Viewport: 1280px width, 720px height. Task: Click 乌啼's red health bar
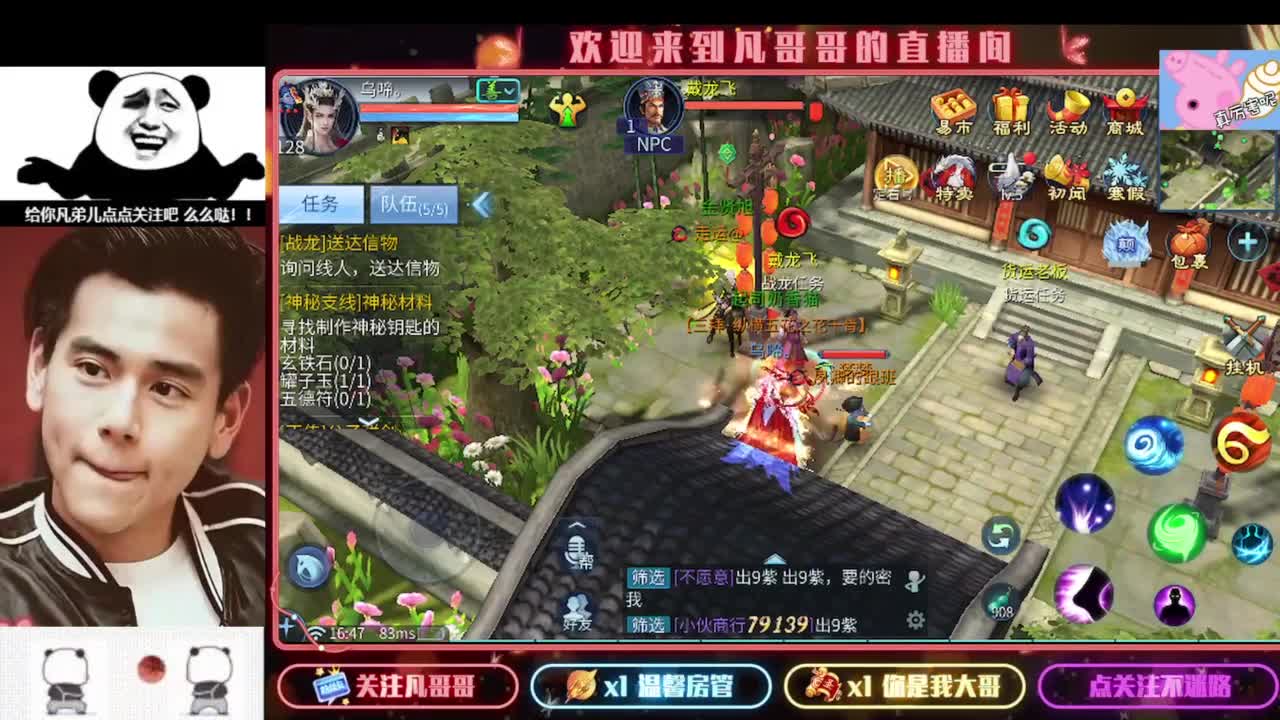pos(438,109)
